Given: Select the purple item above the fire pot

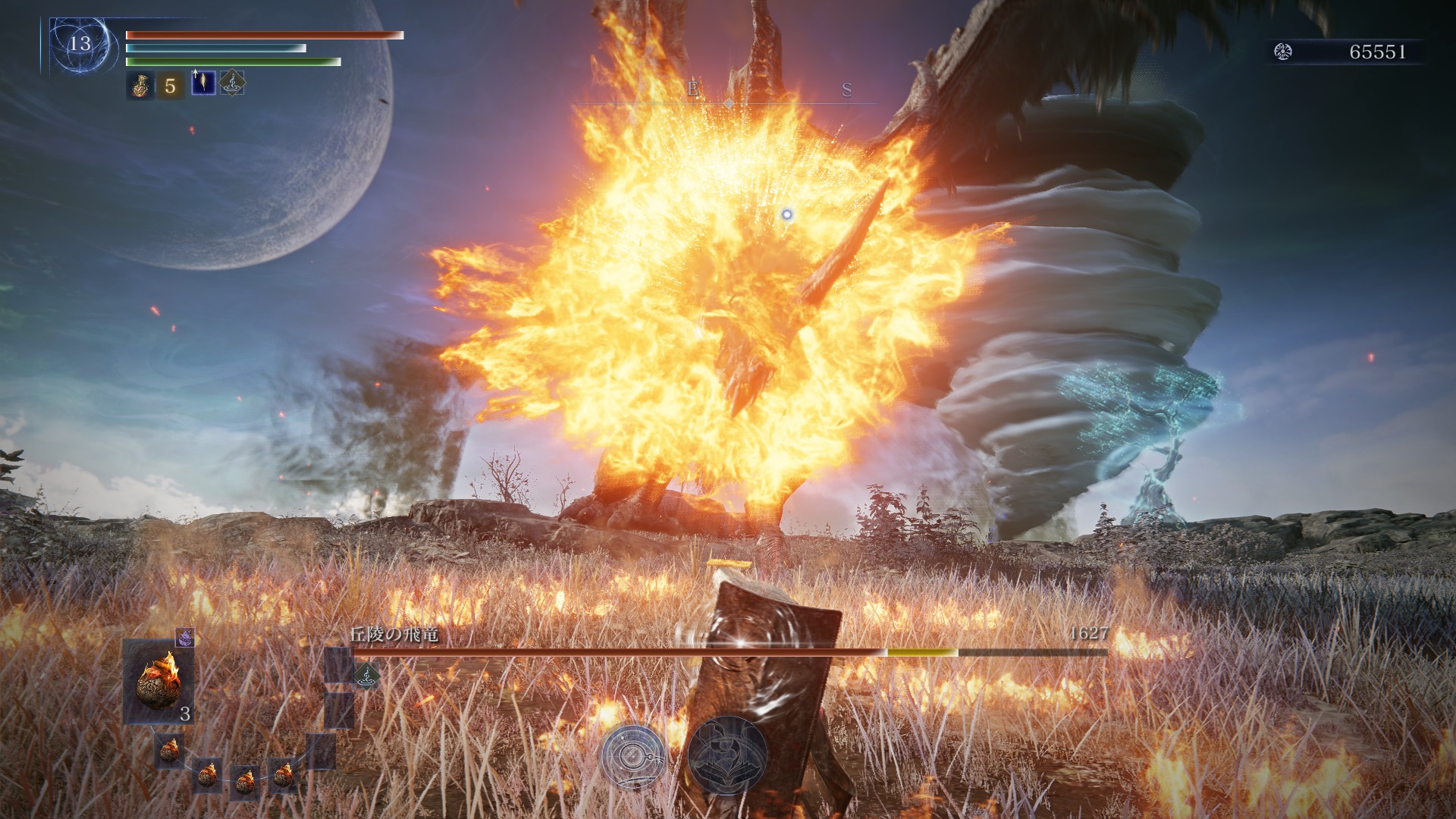Looking at the screenshot, I should coord(185,637).
